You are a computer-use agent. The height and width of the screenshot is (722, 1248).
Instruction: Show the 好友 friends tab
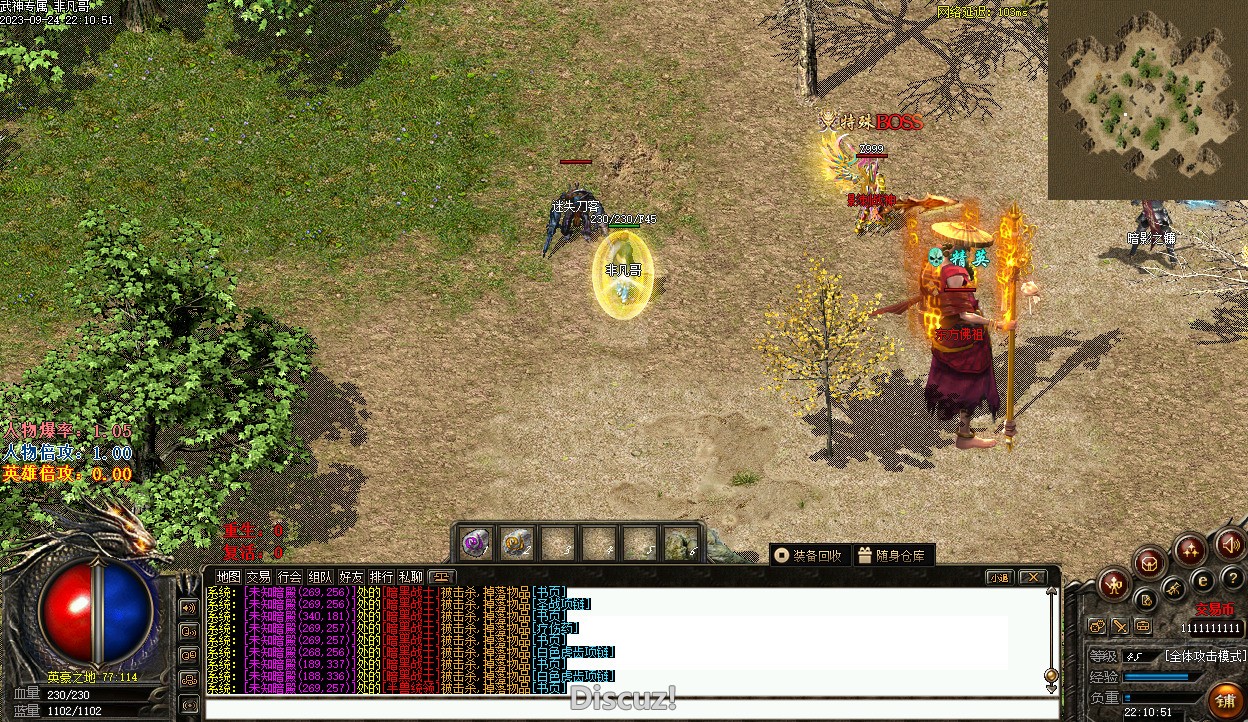click(351, 577)
